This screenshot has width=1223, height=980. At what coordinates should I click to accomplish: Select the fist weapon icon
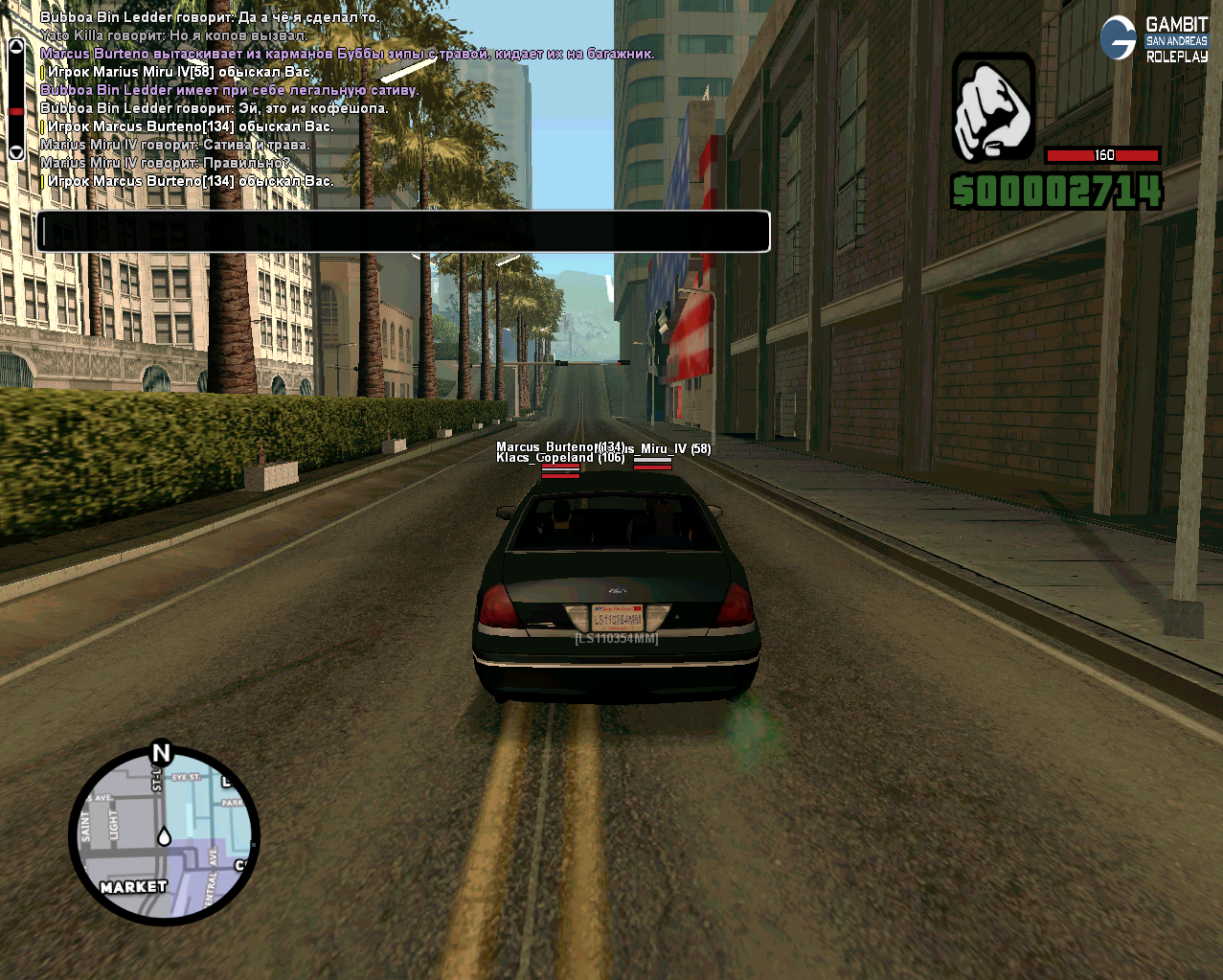coord(993,107)
